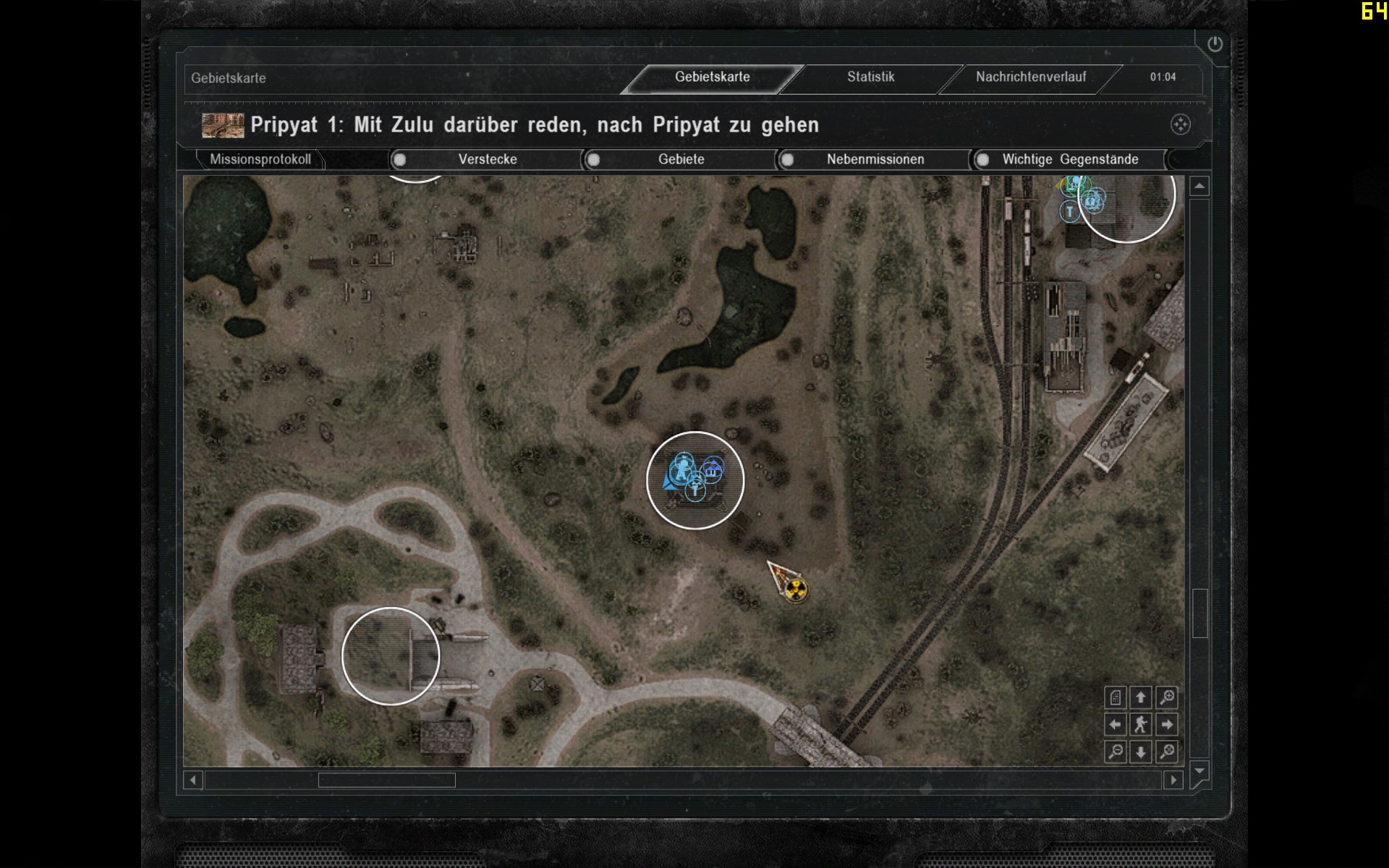Zoom in with the plus magnifier button

point(1167,697)
